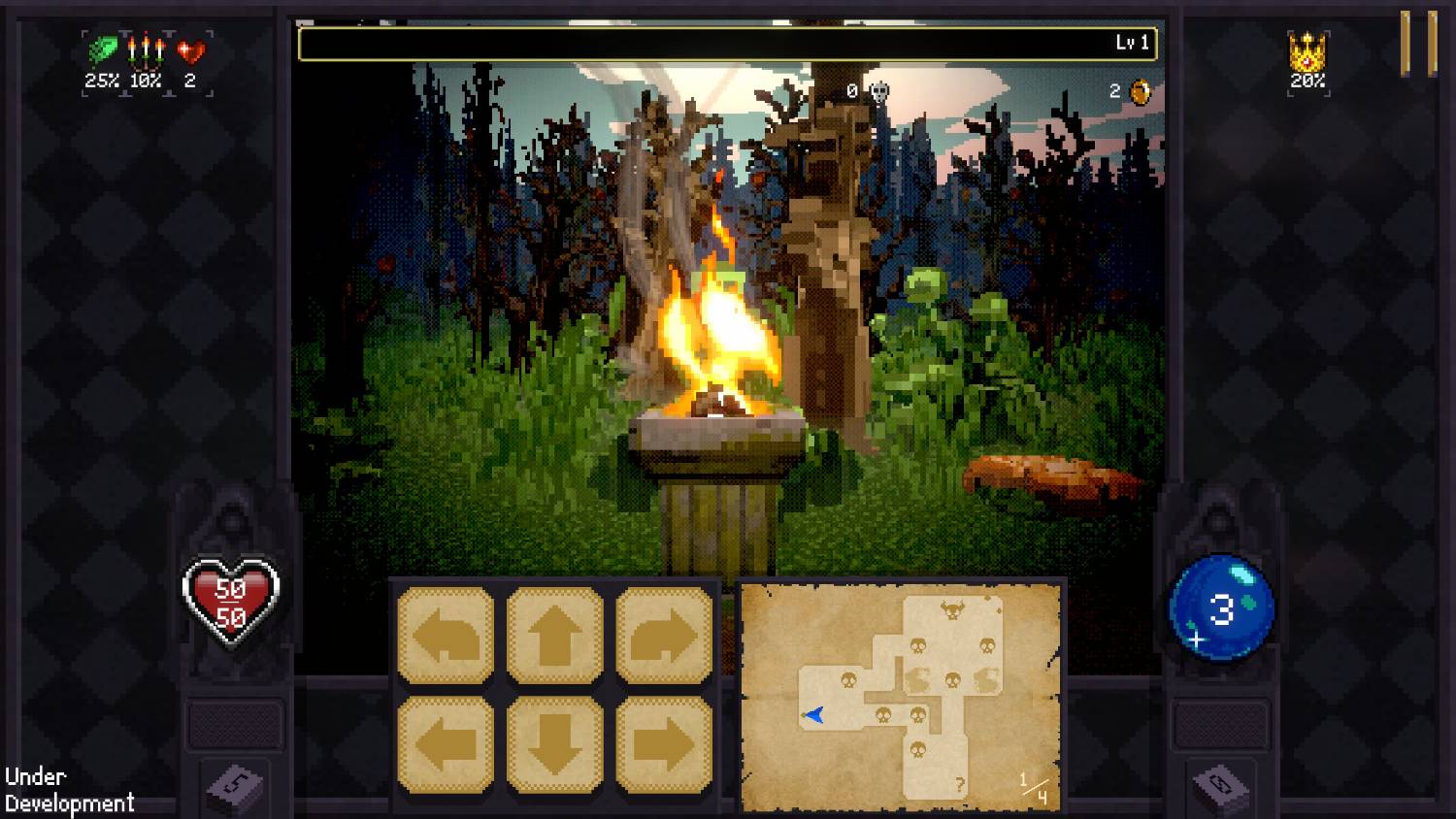Screen dimensions: 1456x819
Task: Open the card pile with rectangle symbol
Action: click(x=1221, y=786)
